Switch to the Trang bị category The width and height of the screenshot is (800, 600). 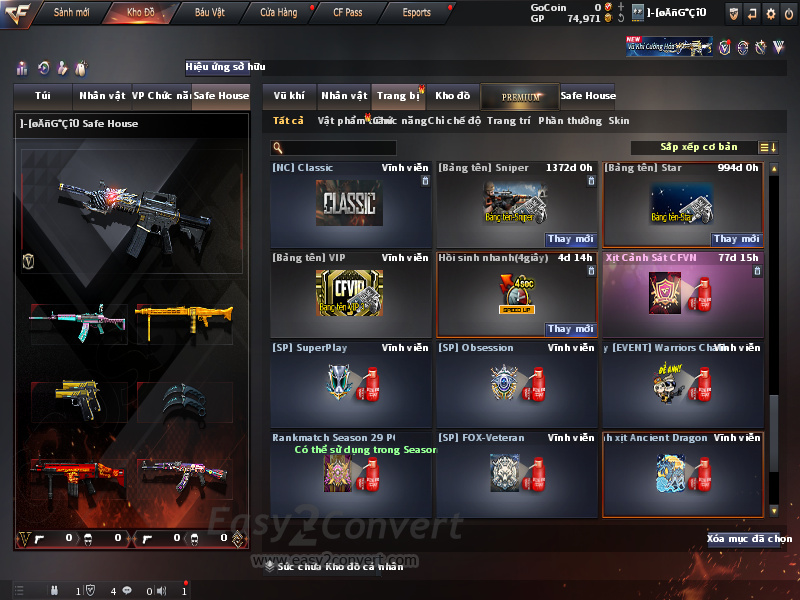pyautogui.click(x=398, y=96)
